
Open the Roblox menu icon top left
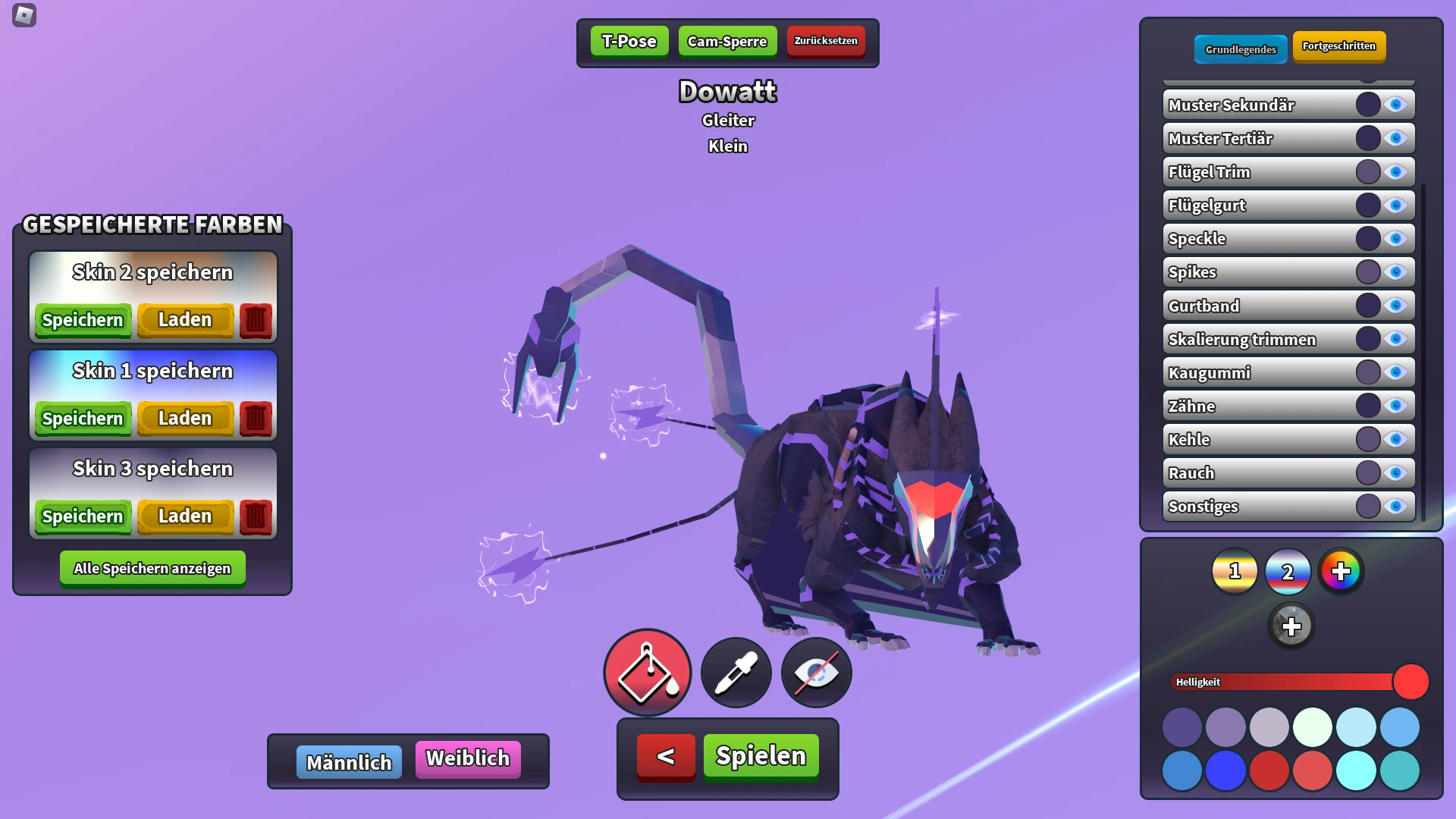(x=24, y=17)
